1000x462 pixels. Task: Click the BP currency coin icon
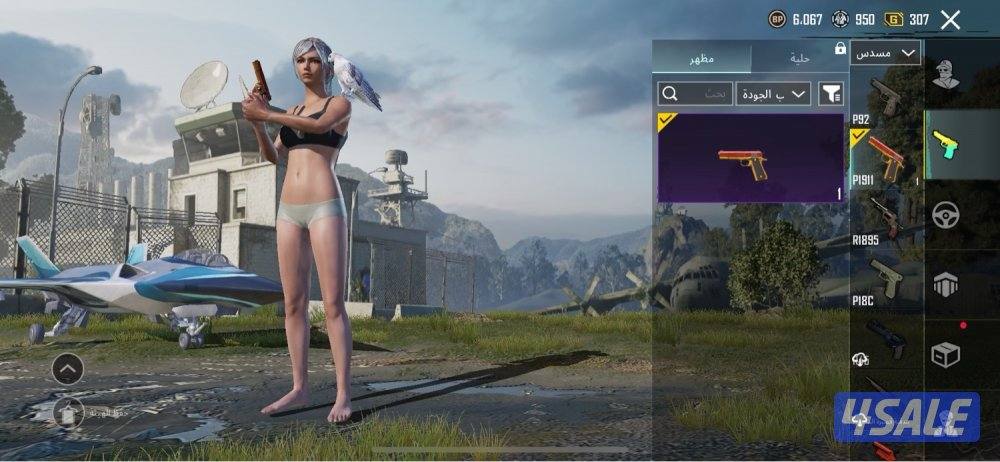coord(777,19)
